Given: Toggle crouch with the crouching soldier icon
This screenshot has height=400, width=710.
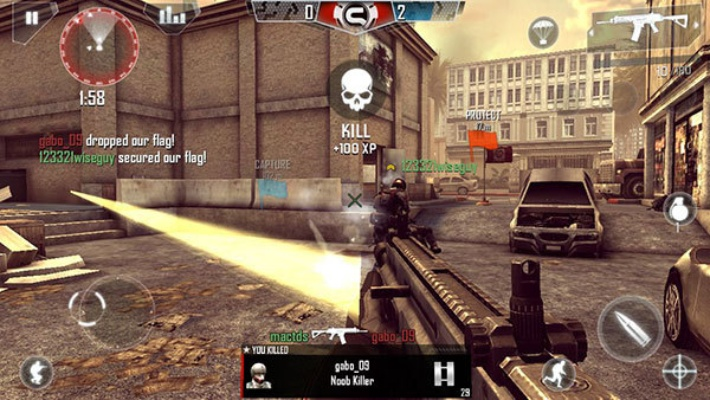Looking at the screenshot, I should [x=37, y=372].
